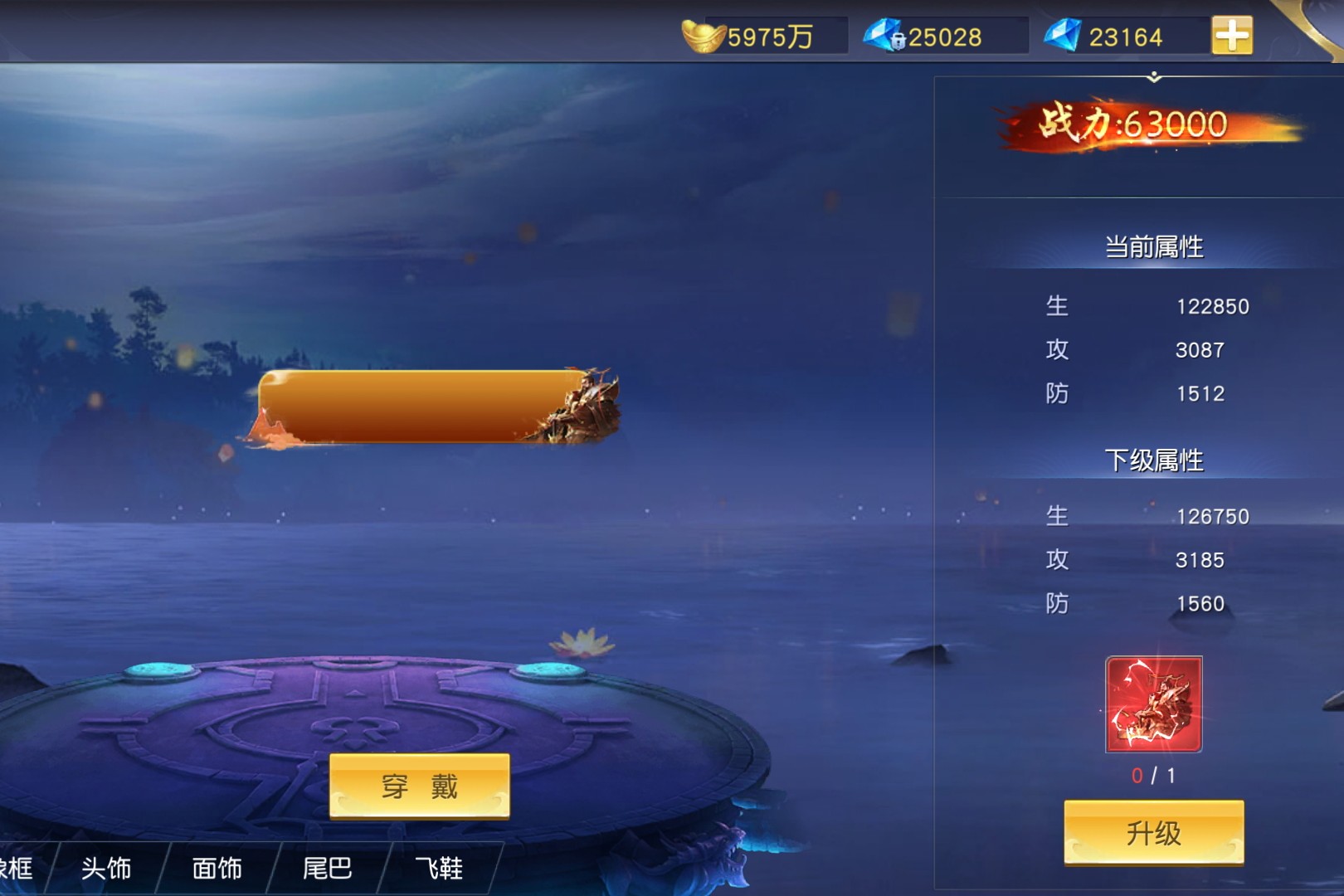Open the 面饰 category tab
The image size is (1344, 896).
217,869
